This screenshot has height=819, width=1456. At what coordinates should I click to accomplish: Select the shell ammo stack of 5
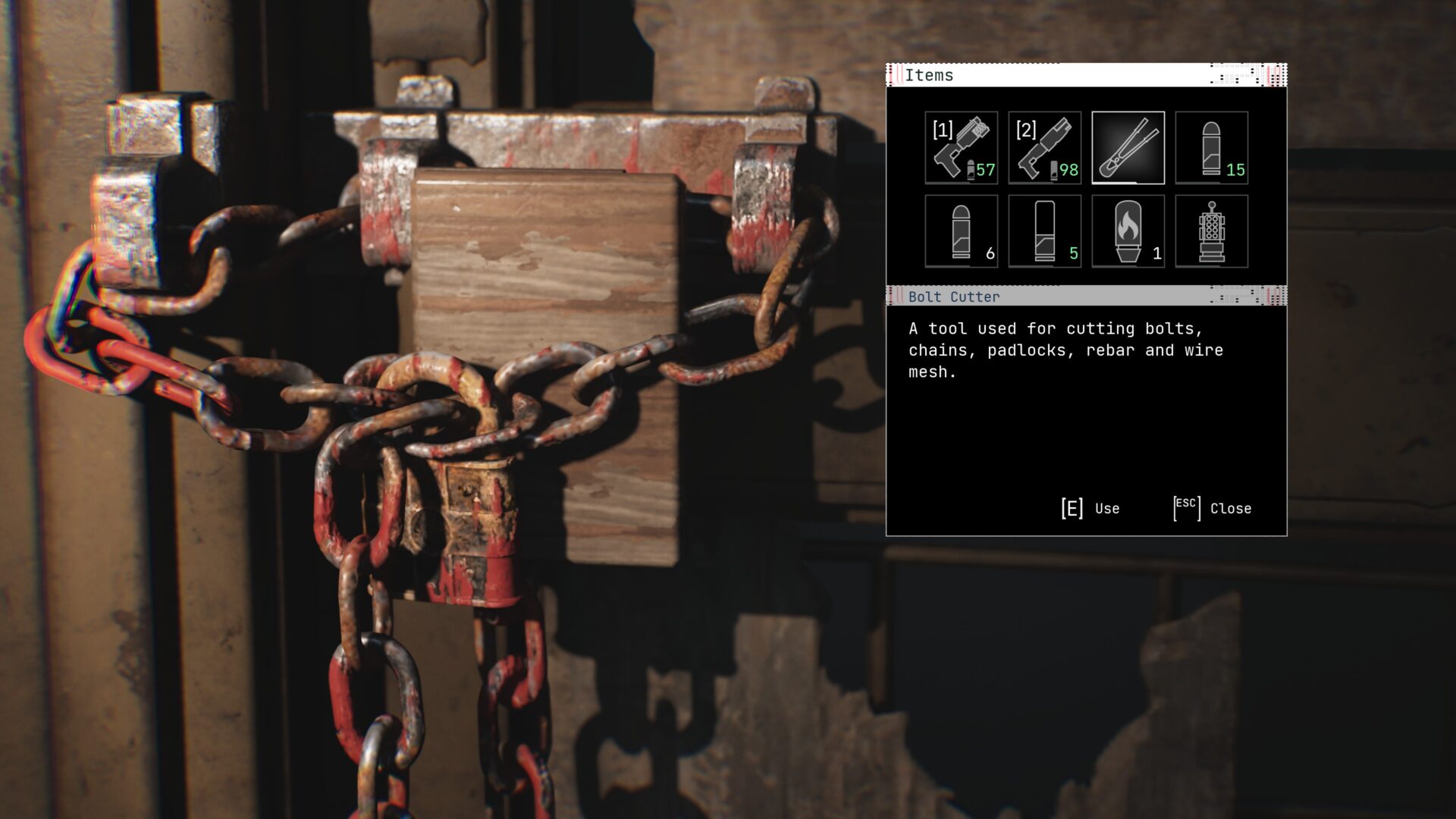1044,231
